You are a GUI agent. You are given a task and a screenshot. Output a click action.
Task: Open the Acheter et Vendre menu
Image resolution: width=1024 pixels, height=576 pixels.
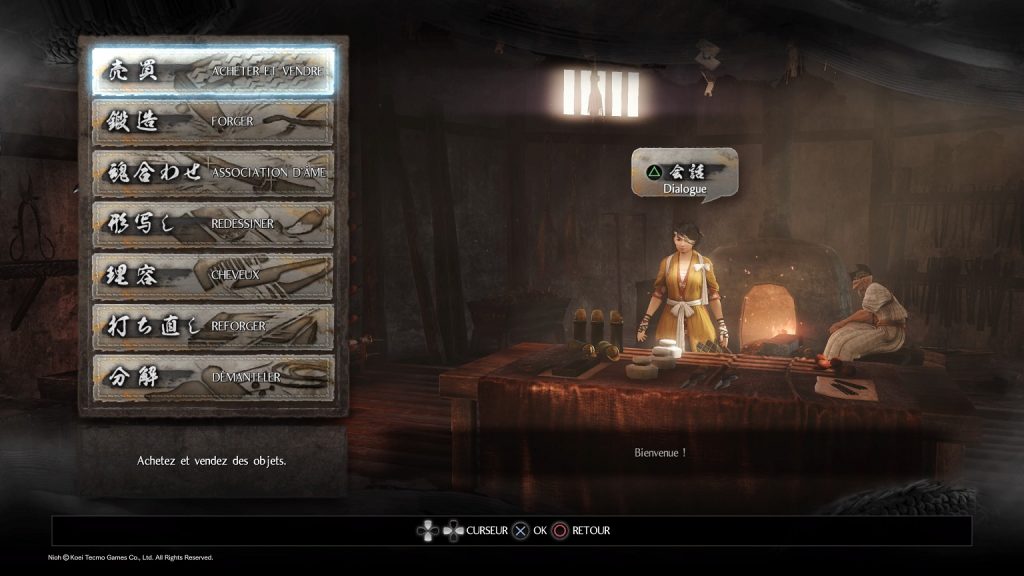tap(213, 71)
